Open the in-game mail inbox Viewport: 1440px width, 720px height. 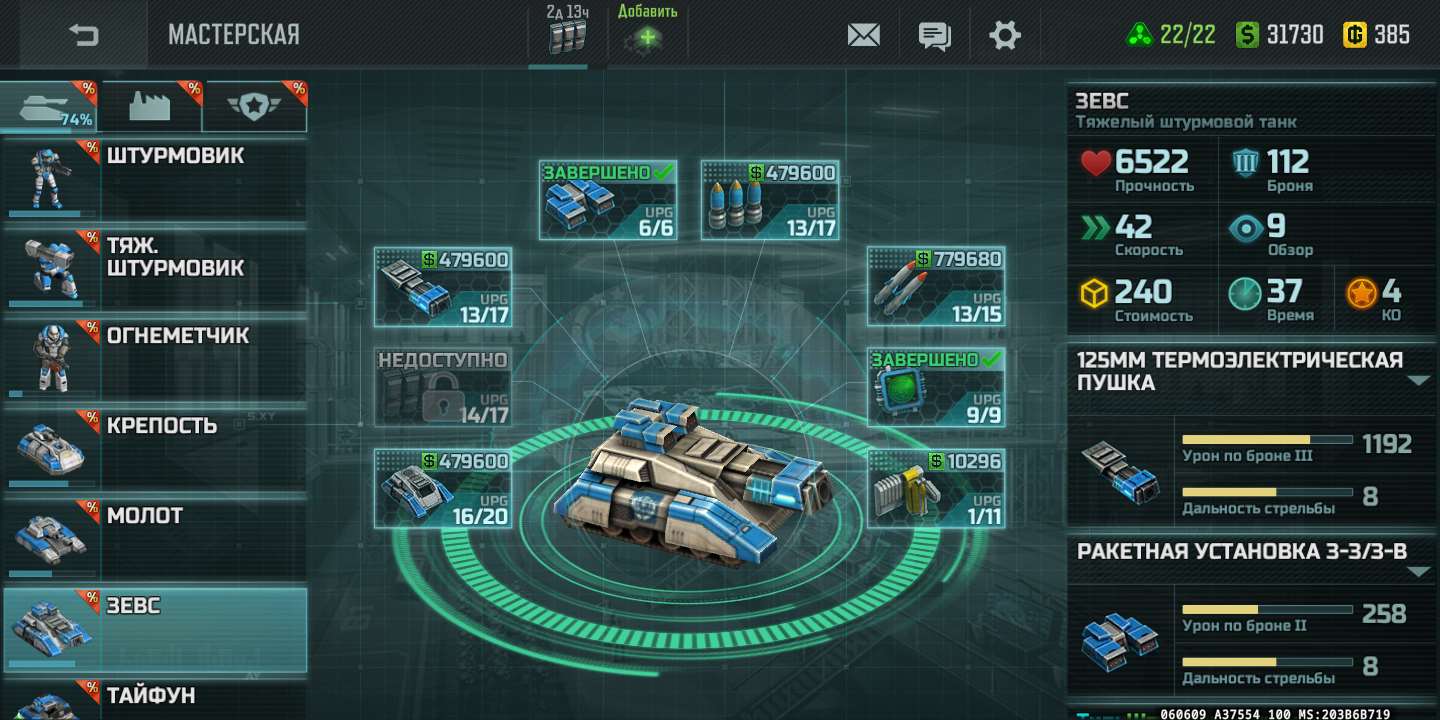click(x=862, y=34)
